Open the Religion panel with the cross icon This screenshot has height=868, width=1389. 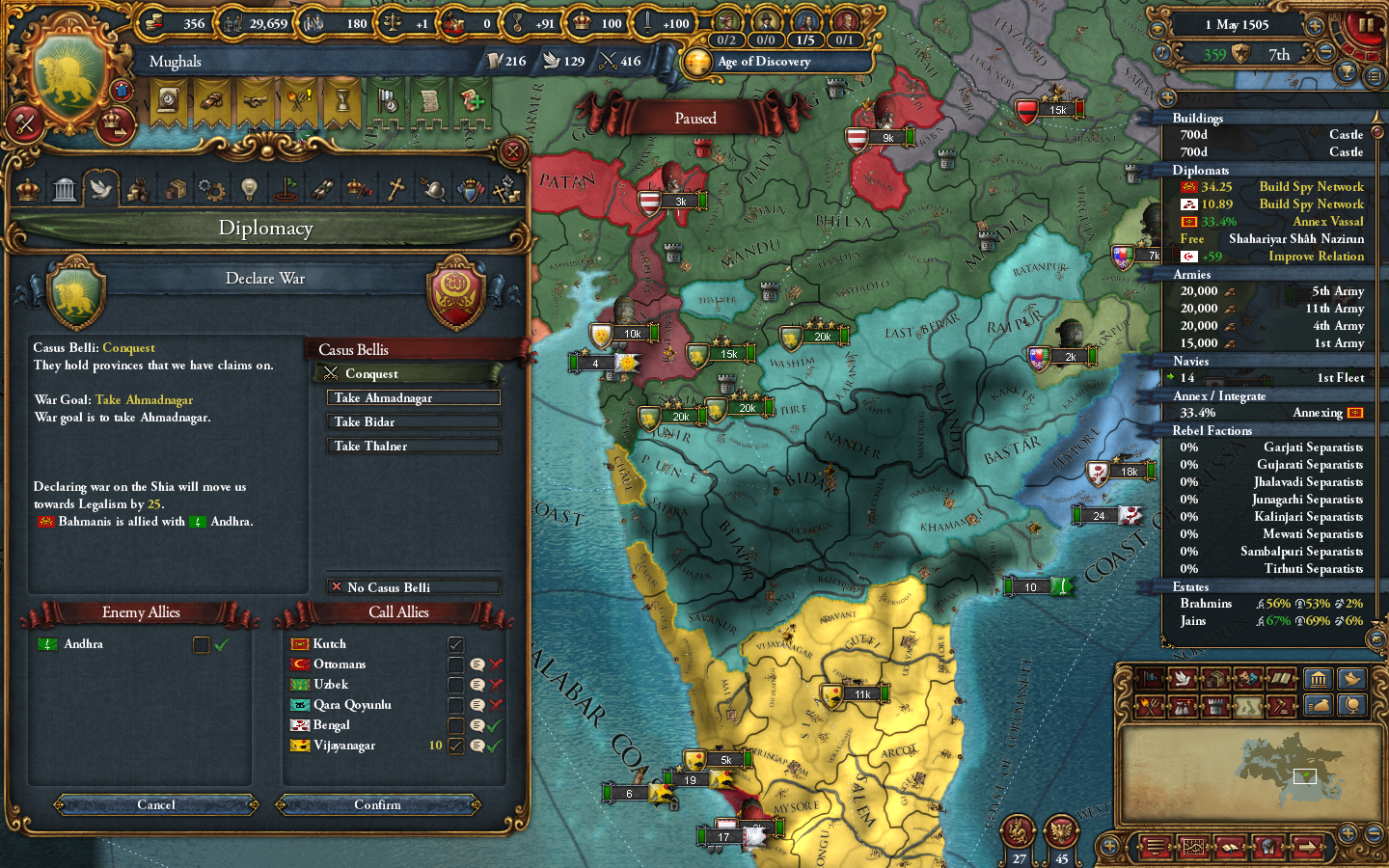pos(395,188)
